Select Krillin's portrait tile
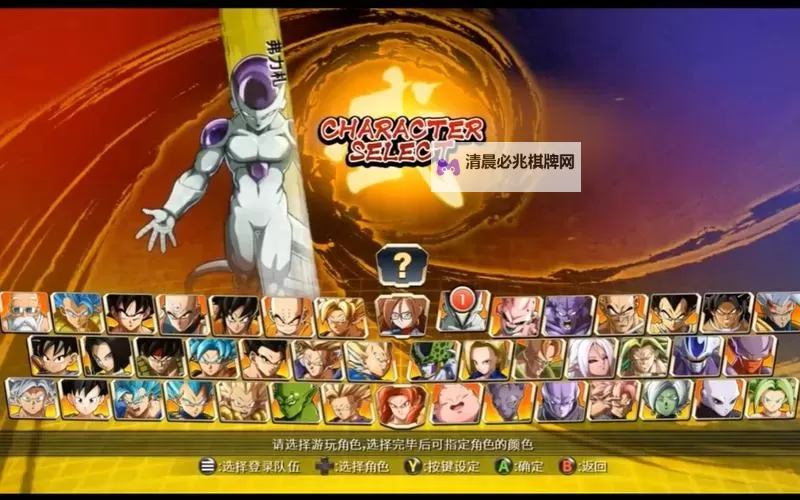The width and height of the screenshot is (800, 500). click(288, 314)
